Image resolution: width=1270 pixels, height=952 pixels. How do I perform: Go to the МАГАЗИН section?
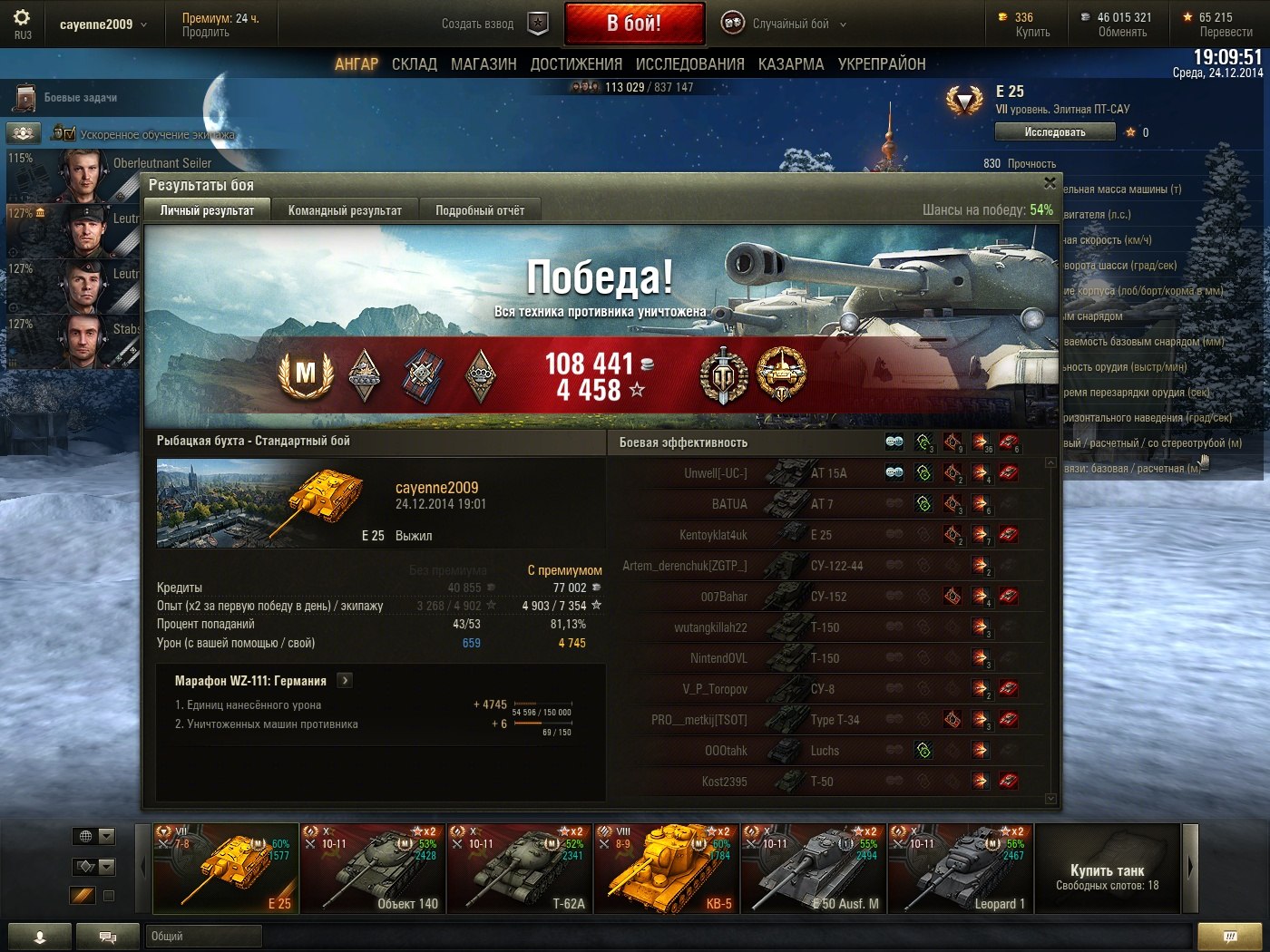(x=484, y=64)
